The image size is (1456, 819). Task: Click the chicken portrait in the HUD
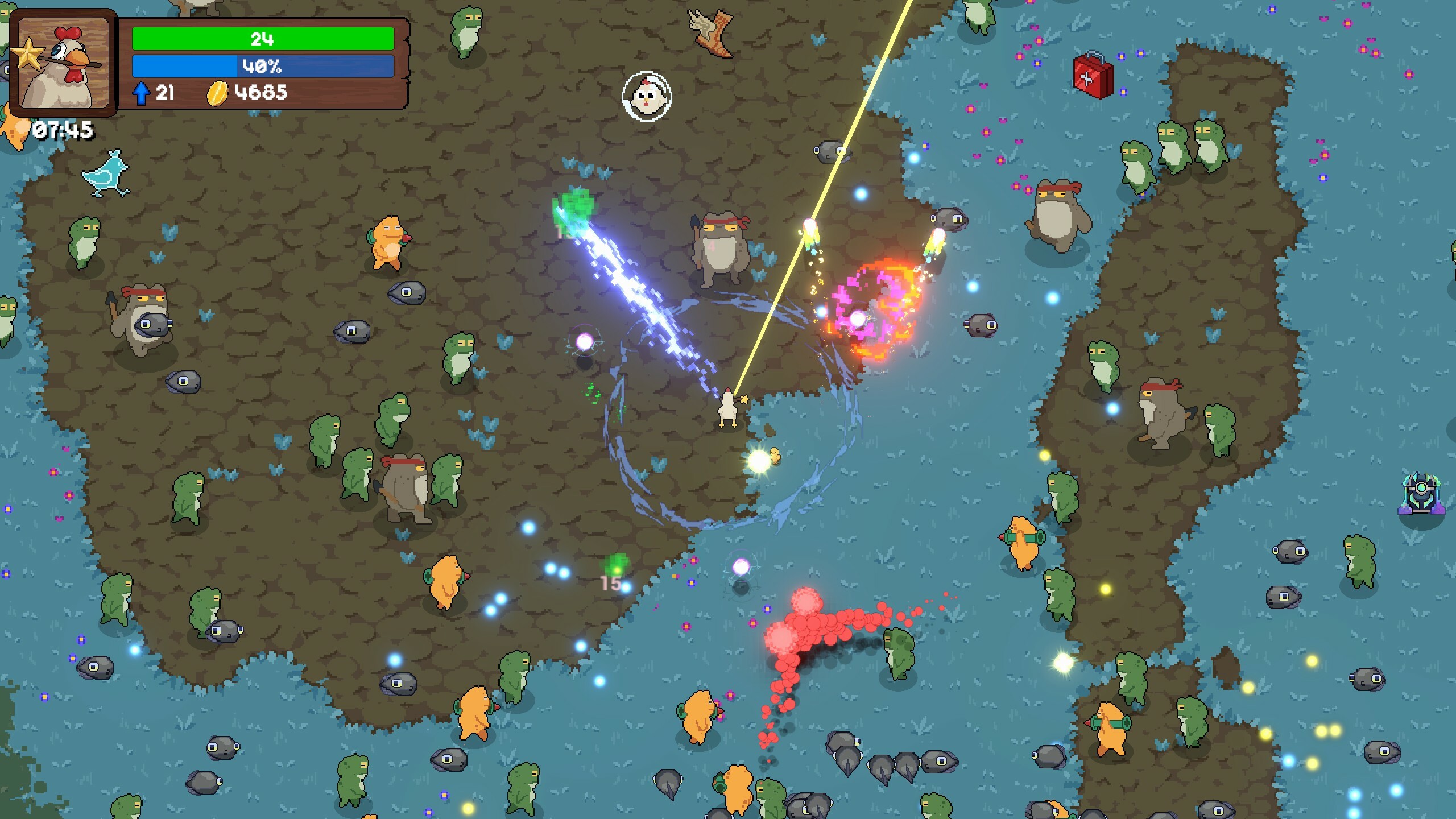pyautogui.click(x=64, y=64)
